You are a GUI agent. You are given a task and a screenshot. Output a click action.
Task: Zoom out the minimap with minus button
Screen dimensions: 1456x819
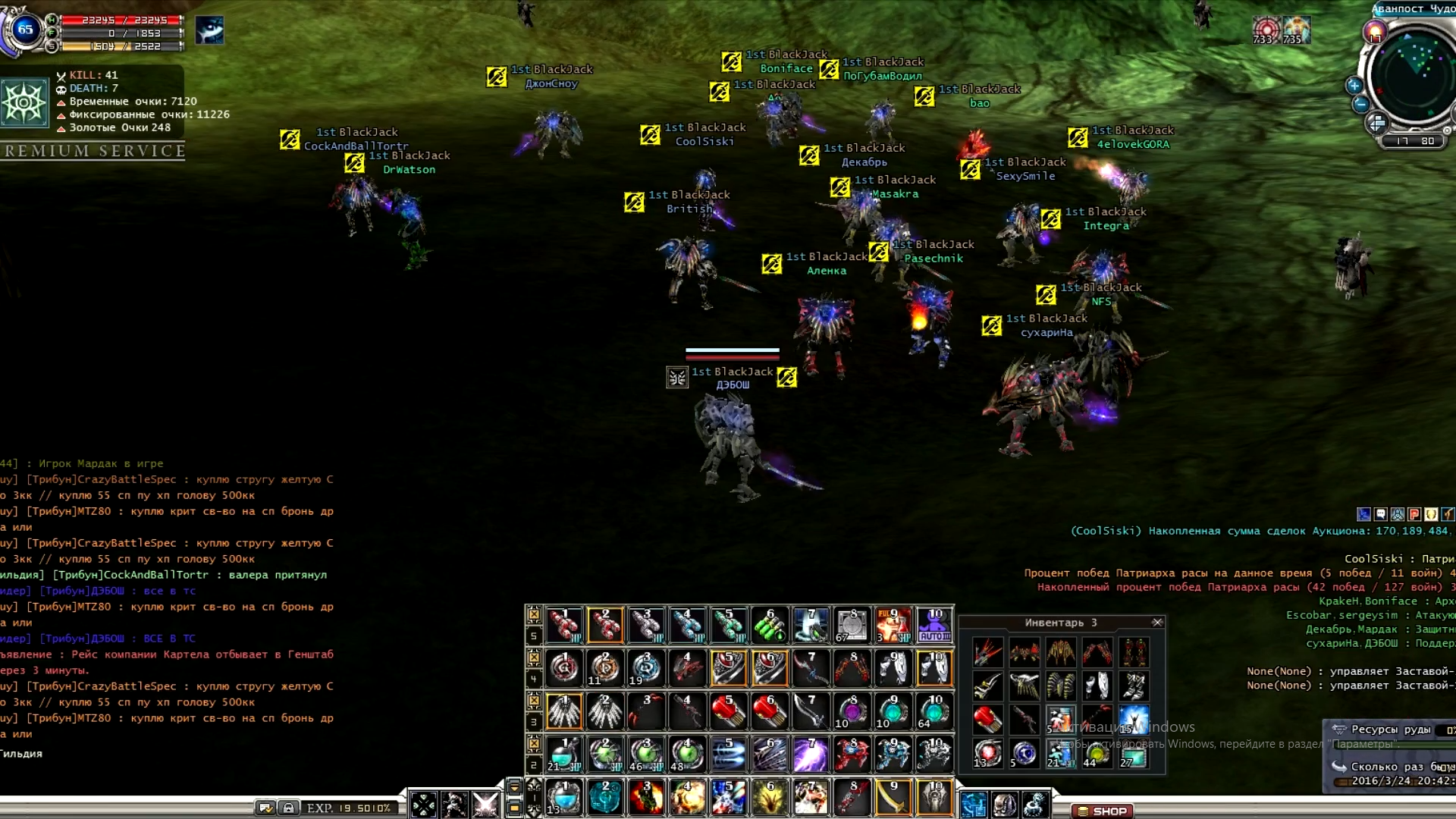click(x=1360, y=105)
